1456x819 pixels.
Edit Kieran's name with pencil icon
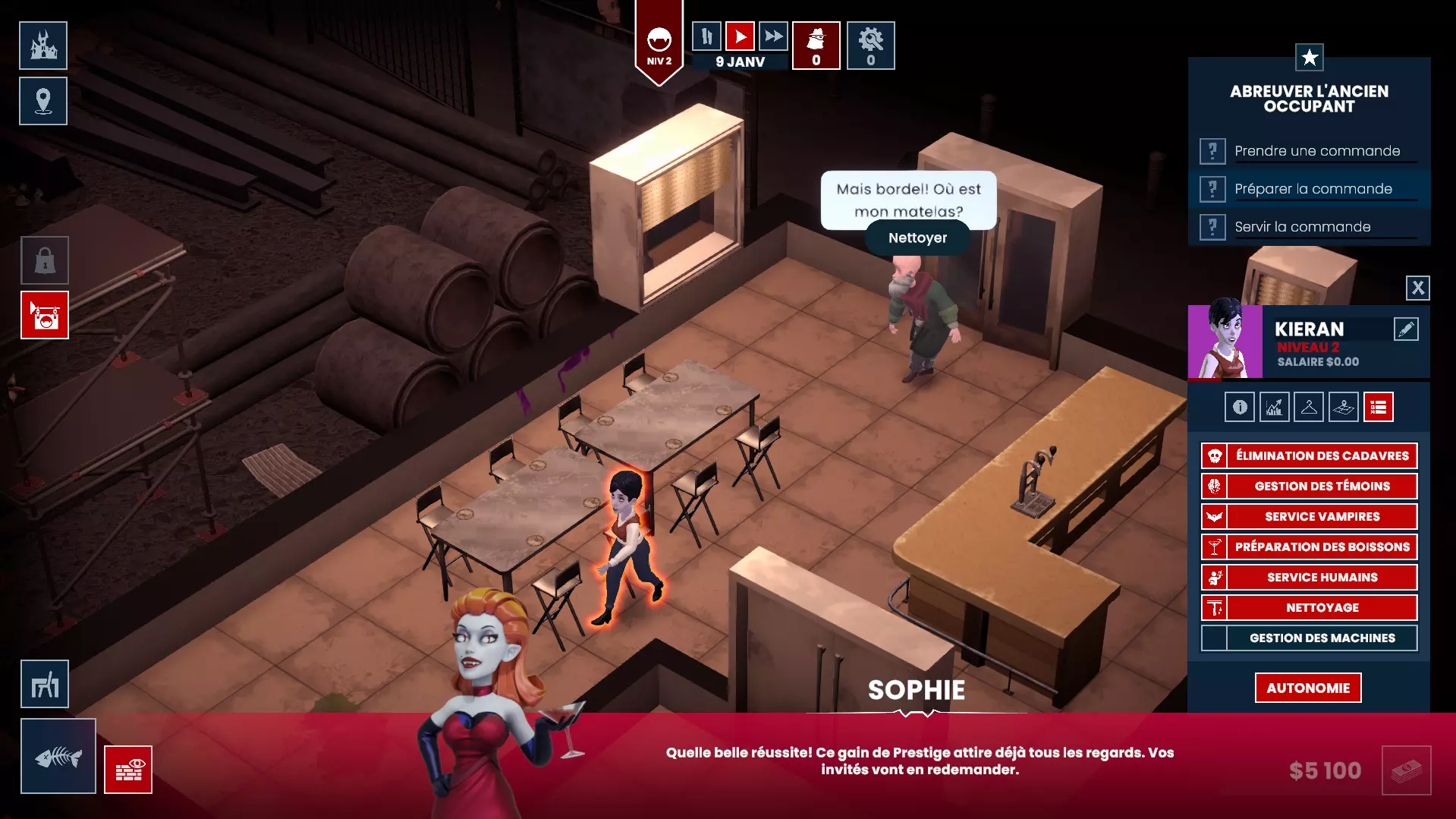pos(1405,329)
